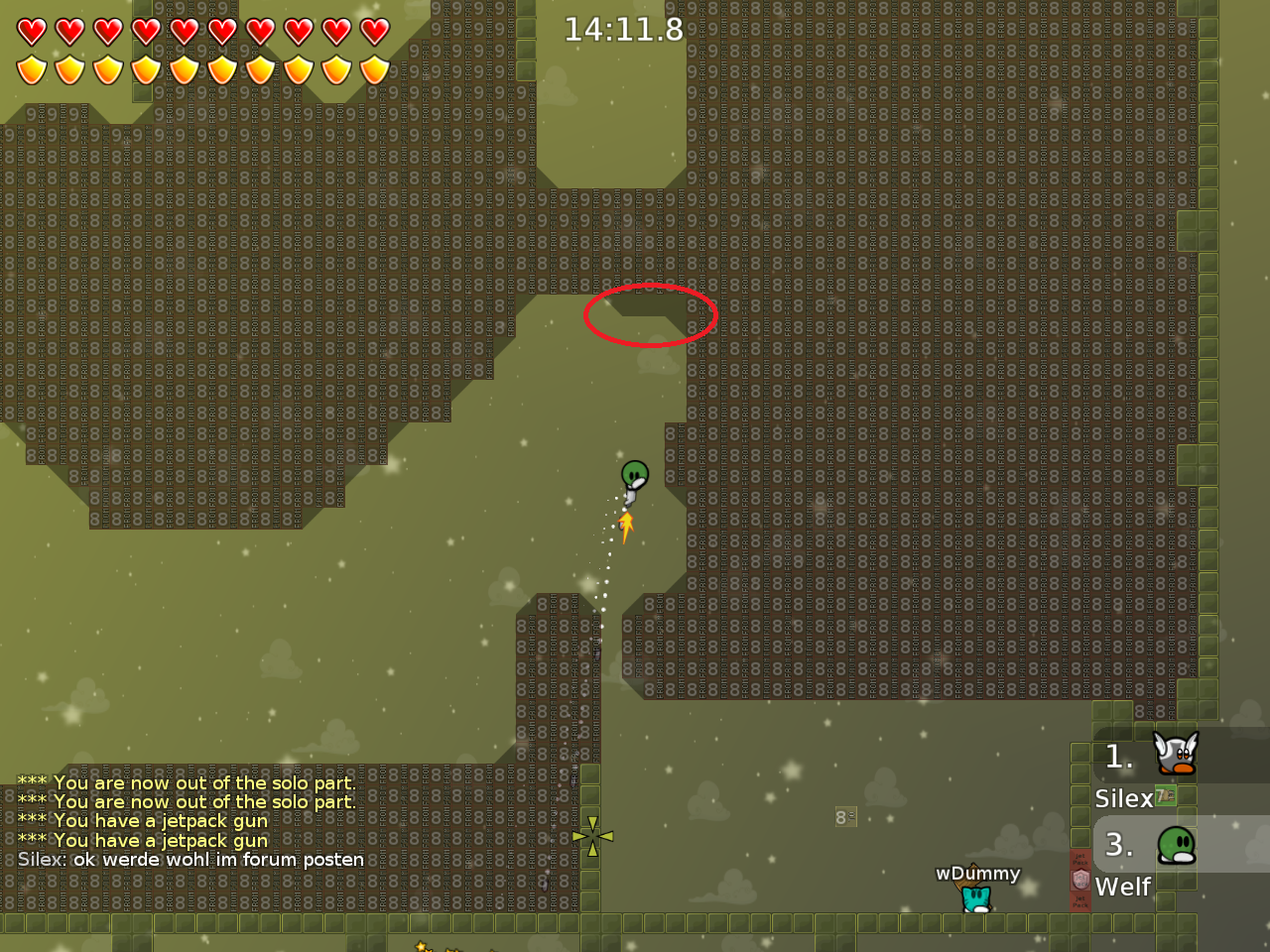Click the green crosshair gun cursor near chat
This screenshot has width=1270, height=952.
pyautogui.click(x=592, y=837)
